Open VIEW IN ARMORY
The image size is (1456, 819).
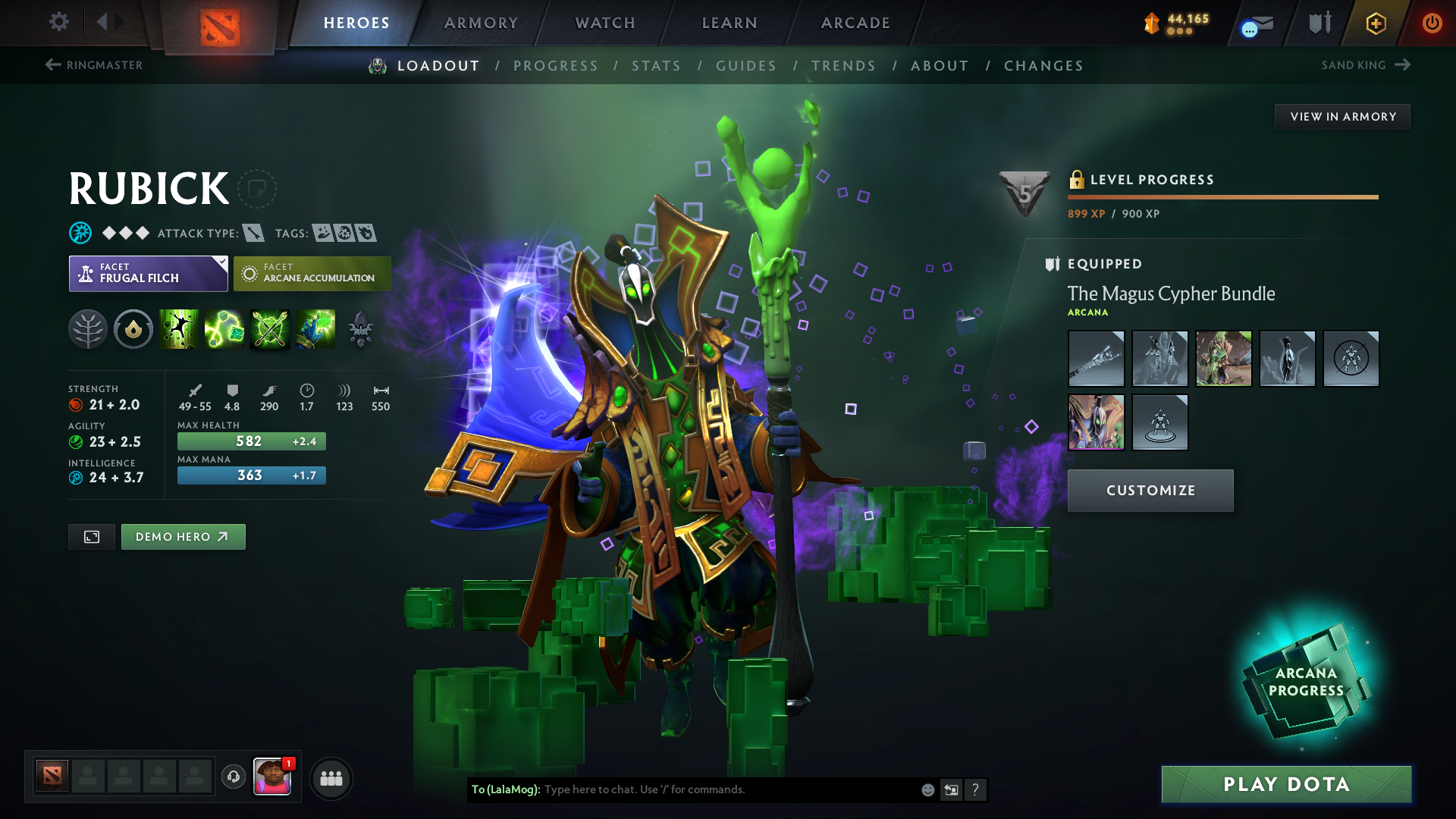1342,116
